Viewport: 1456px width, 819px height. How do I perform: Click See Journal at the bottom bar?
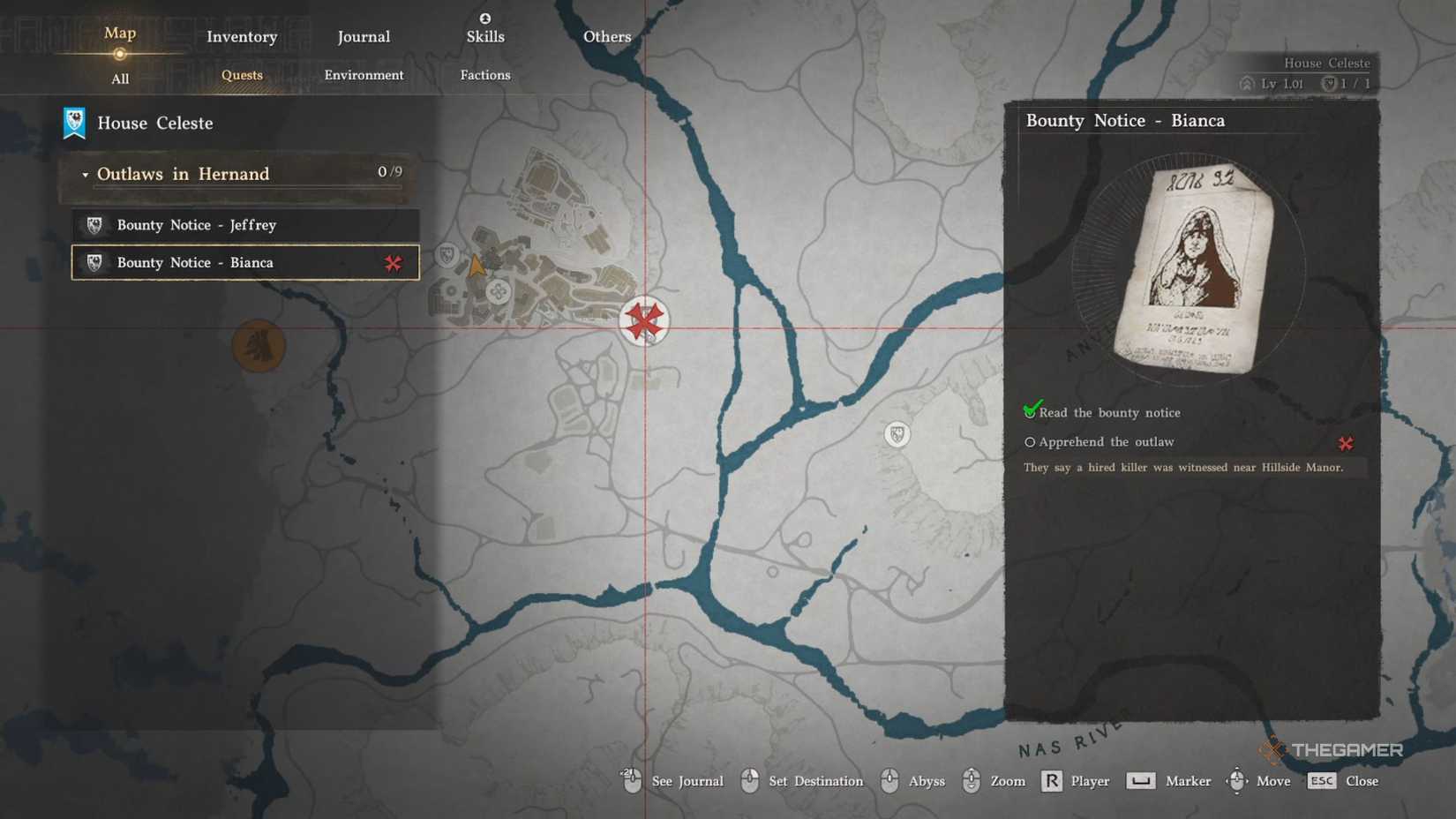pyautogui.click(x=687, y=781)
